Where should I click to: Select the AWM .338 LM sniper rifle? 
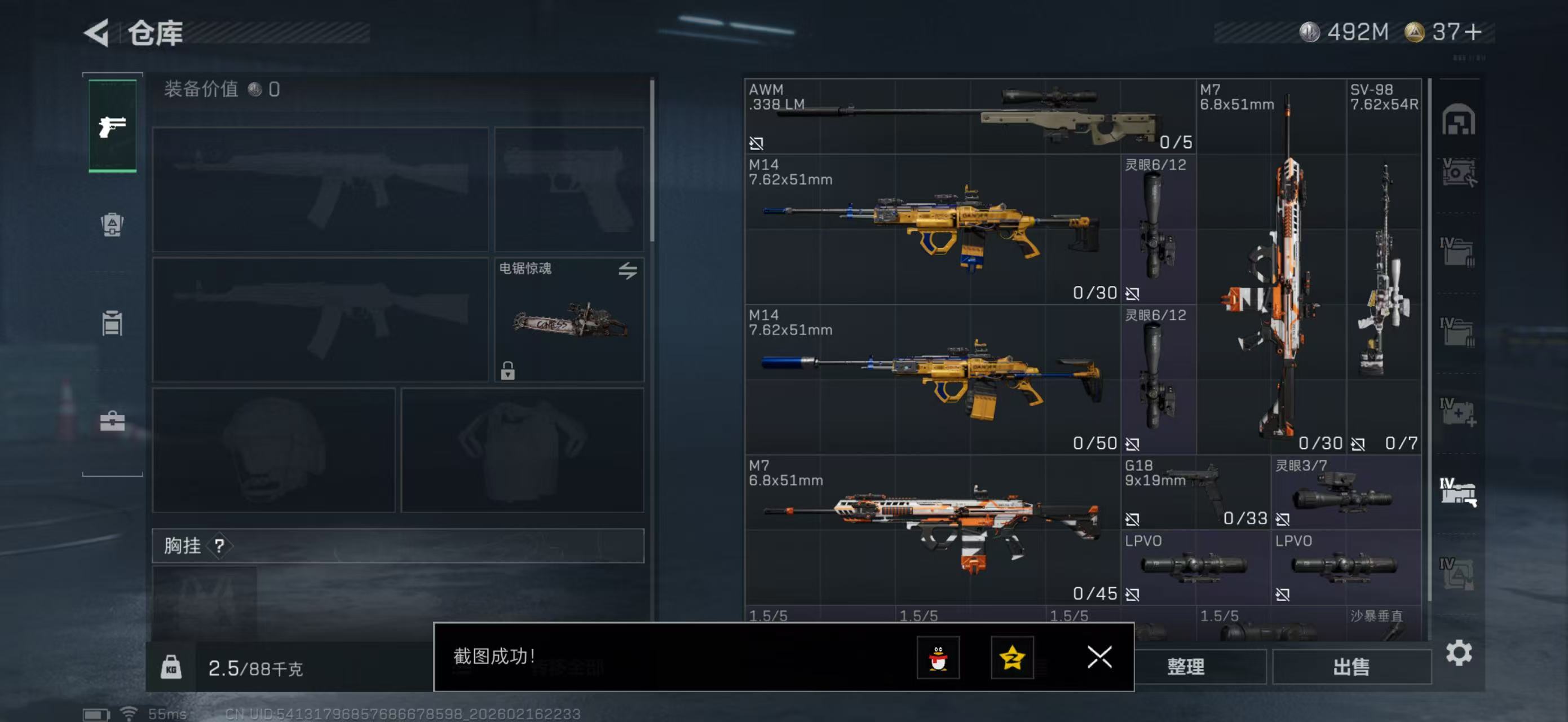click(x=969, y=116)
